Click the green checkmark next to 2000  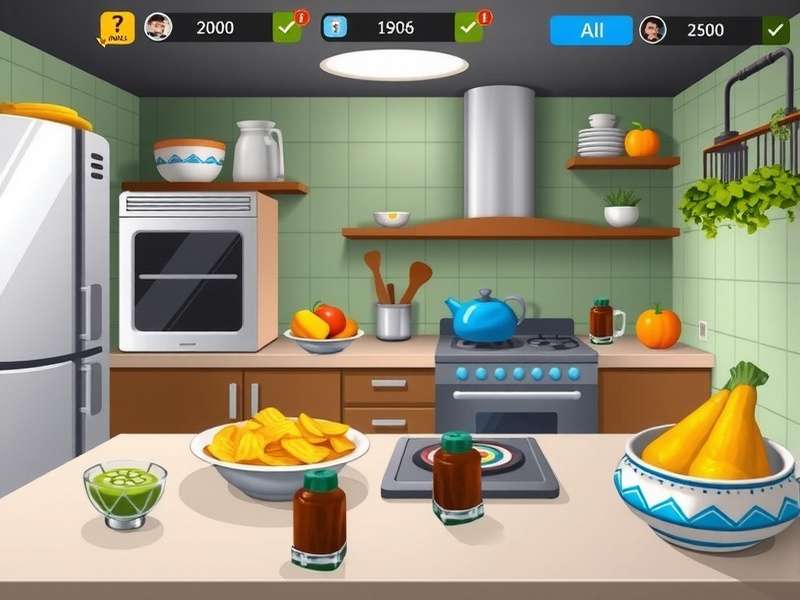287,28
